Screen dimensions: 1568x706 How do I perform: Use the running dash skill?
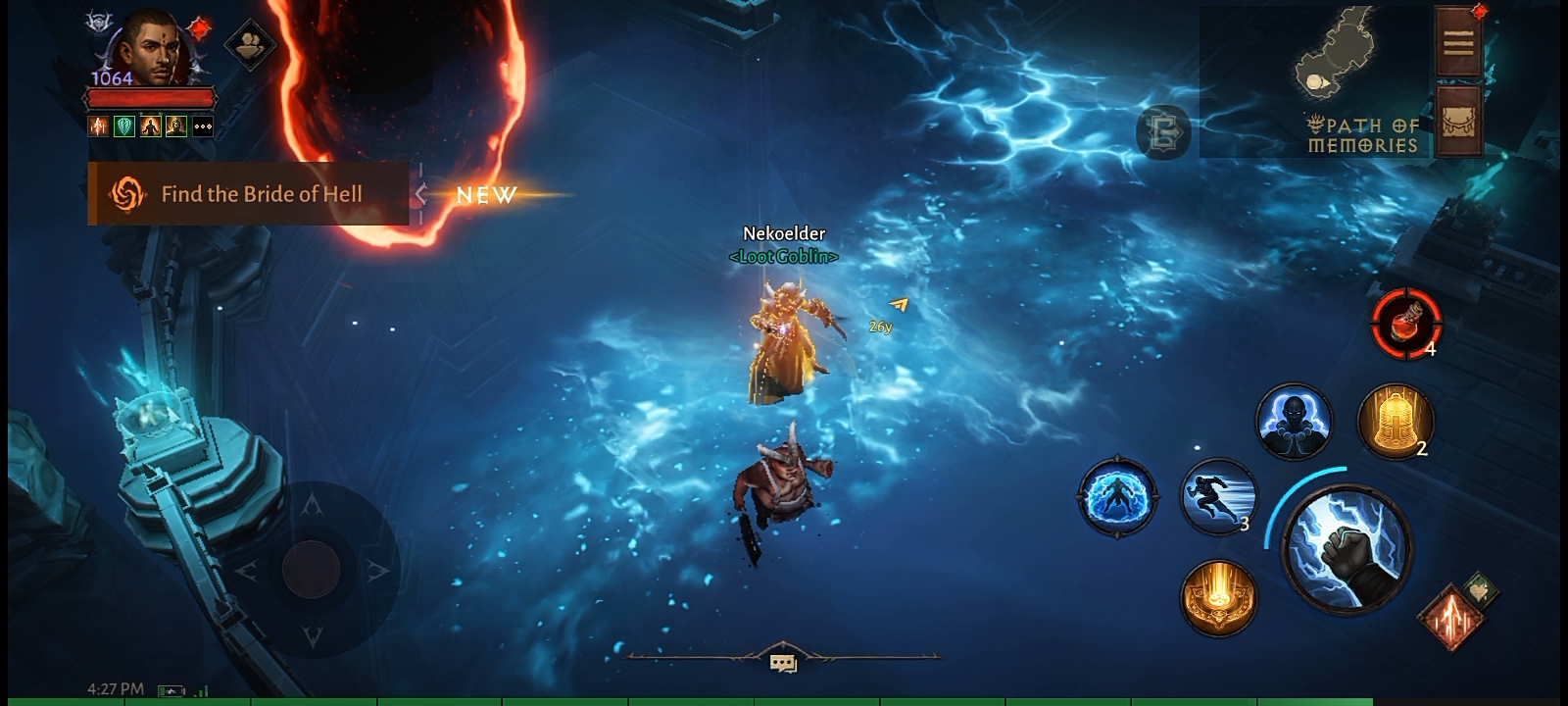[1218, 496]
